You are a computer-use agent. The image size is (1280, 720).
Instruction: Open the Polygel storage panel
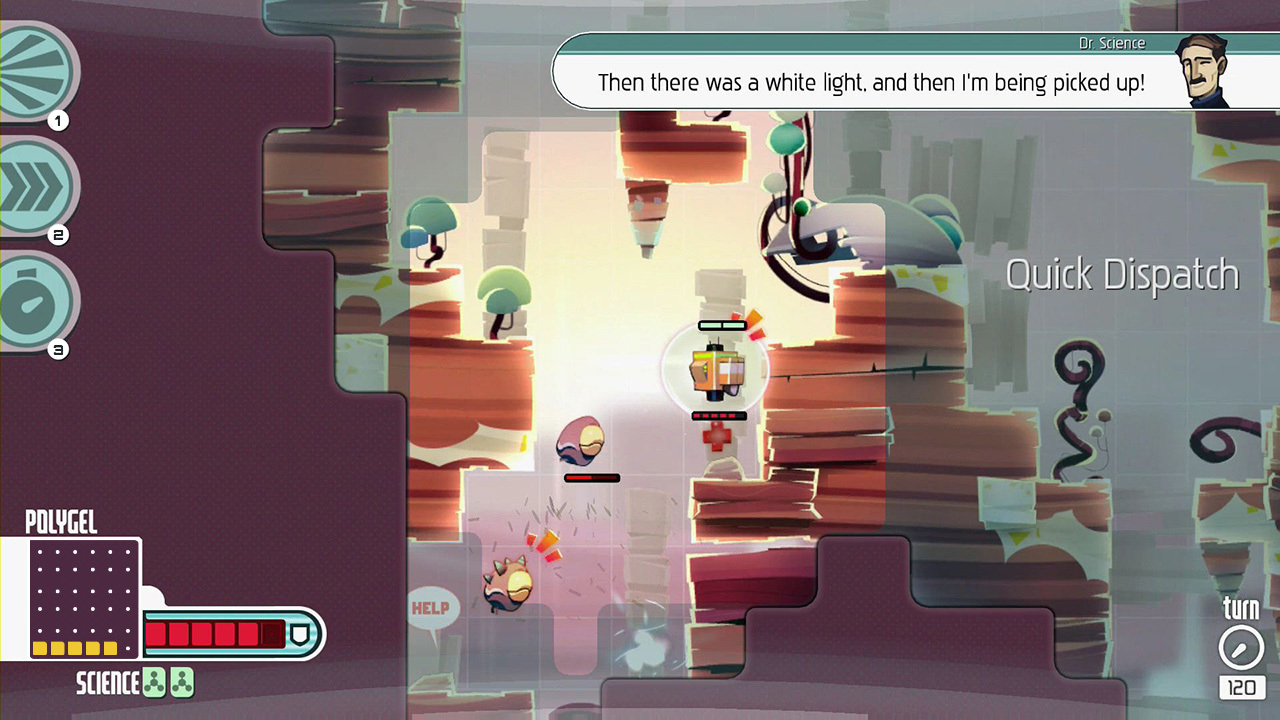[84, 598]
